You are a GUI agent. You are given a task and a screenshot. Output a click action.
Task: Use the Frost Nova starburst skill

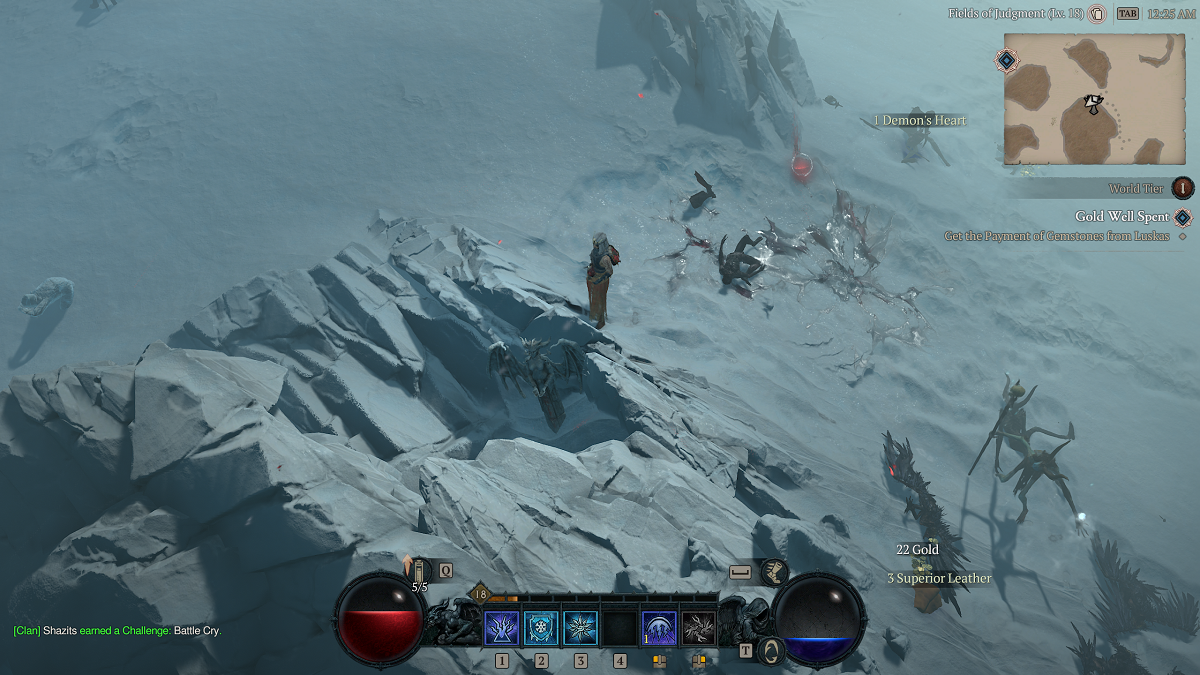point(580,628)
